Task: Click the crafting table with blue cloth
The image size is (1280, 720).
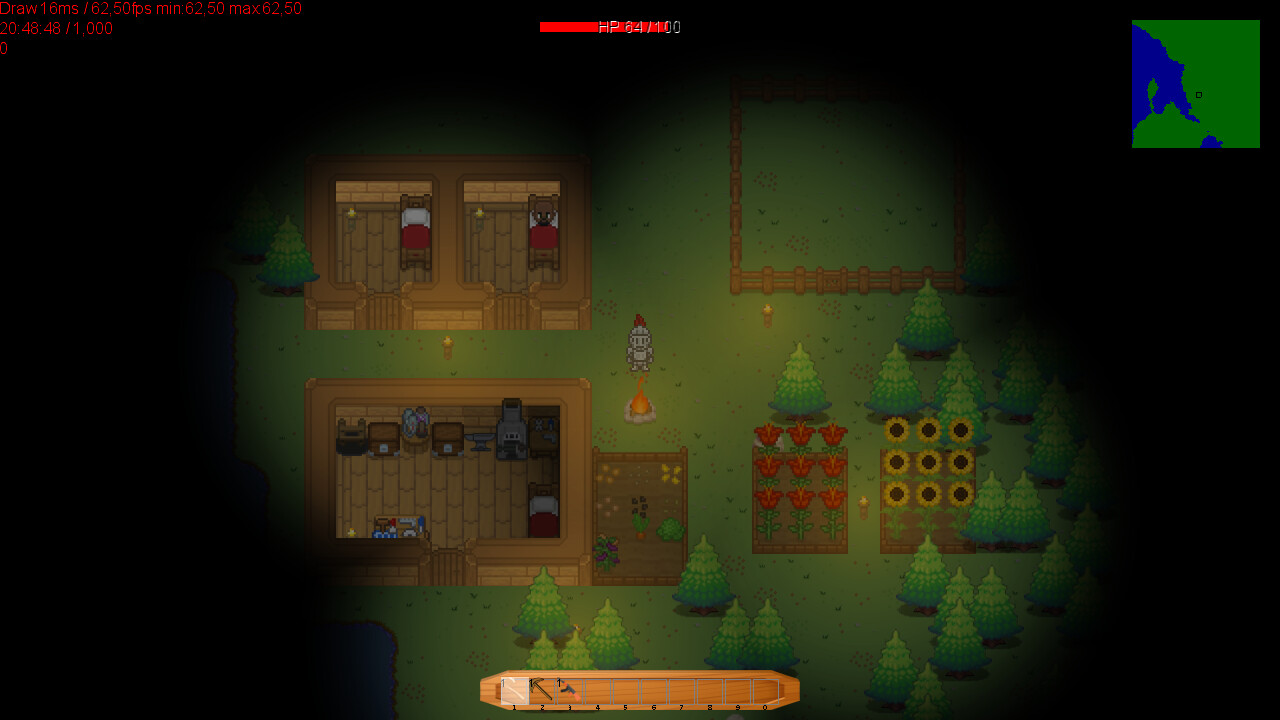Action: (398, 525)
